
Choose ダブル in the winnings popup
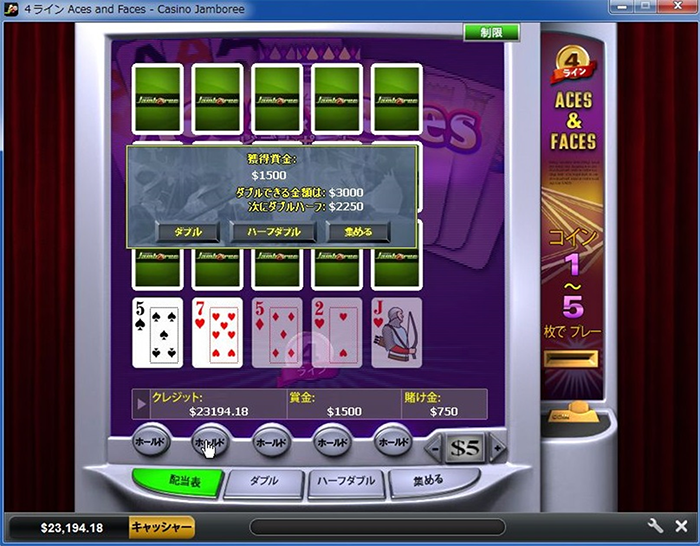(188, 232)
